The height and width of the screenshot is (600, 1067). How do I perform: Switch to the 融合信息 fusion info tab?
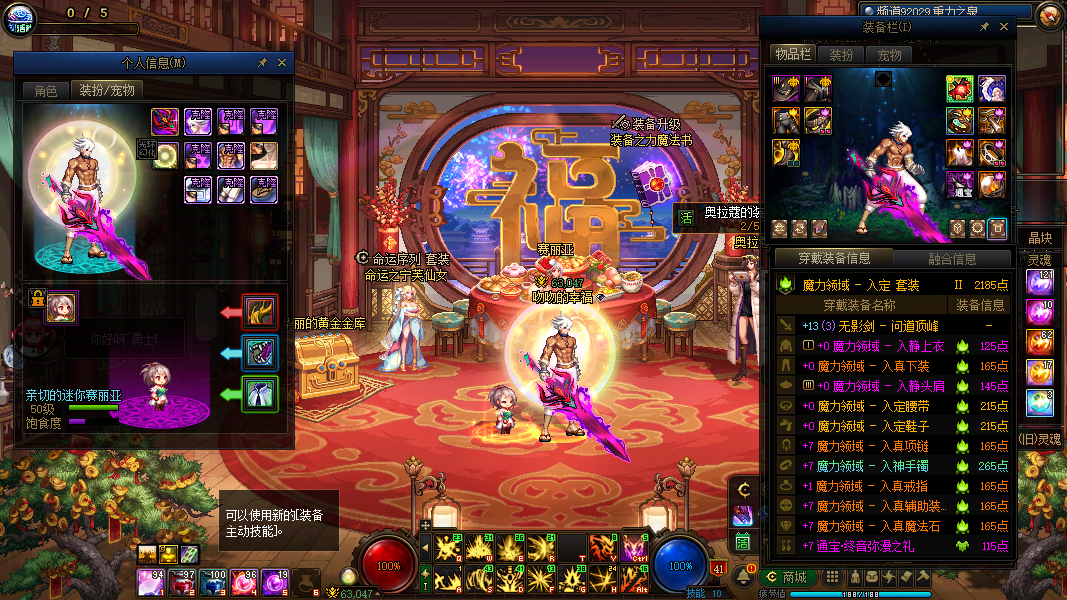tap(952, 259)
